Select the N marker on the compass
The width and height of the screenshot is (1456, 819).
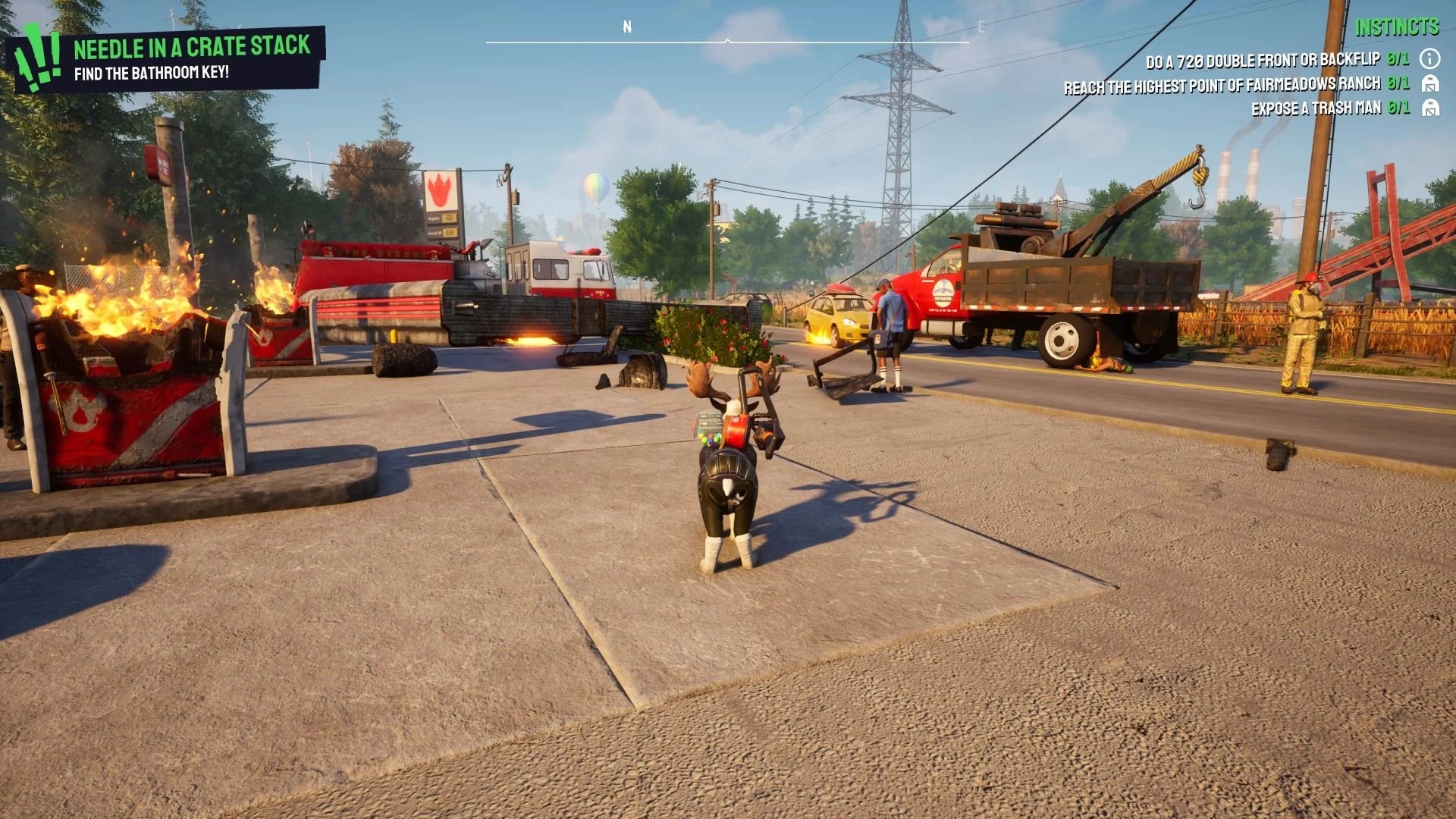click(626, 25)
